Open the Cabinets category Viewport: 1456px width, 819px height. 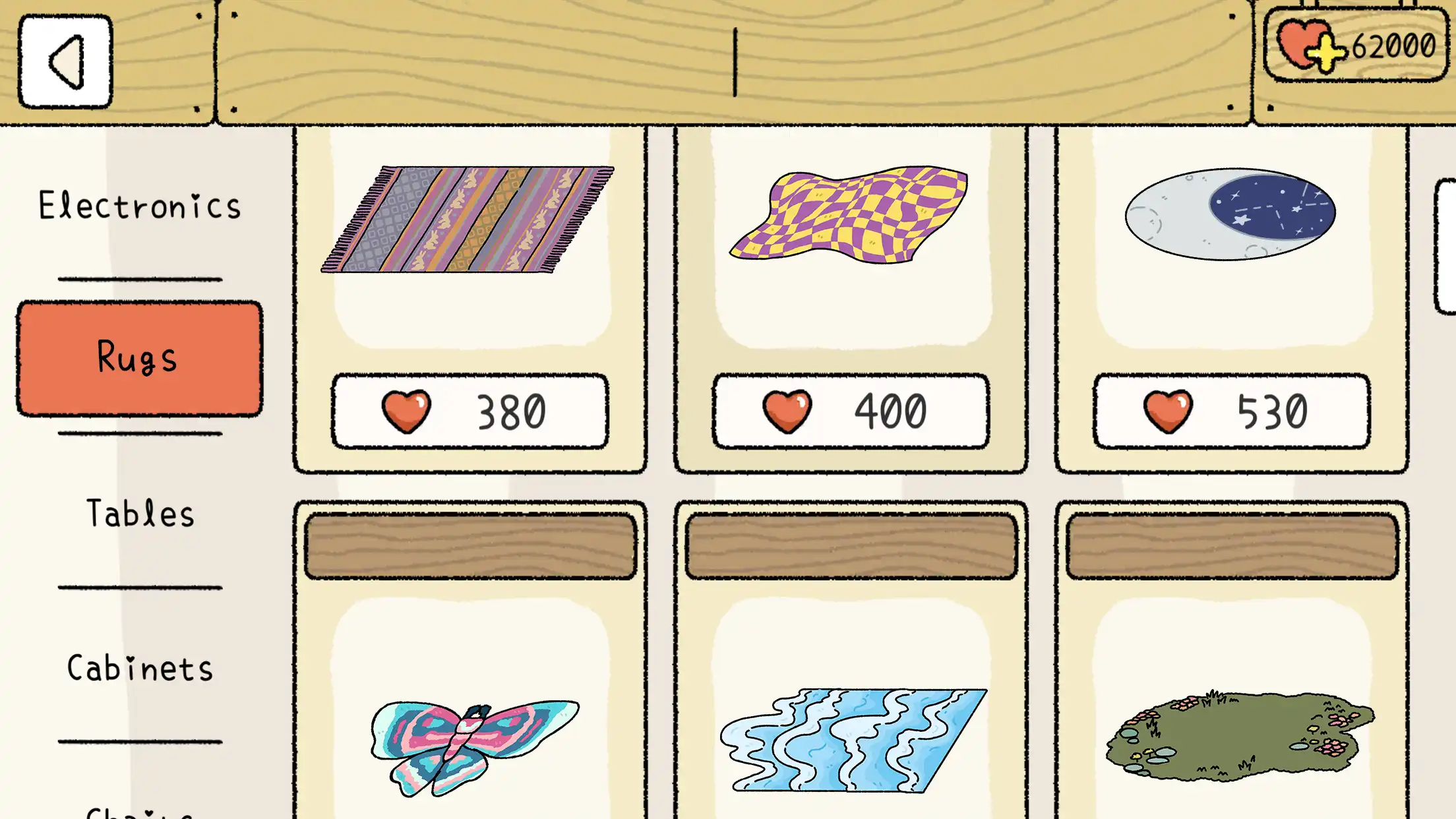(x=140, y=668)
